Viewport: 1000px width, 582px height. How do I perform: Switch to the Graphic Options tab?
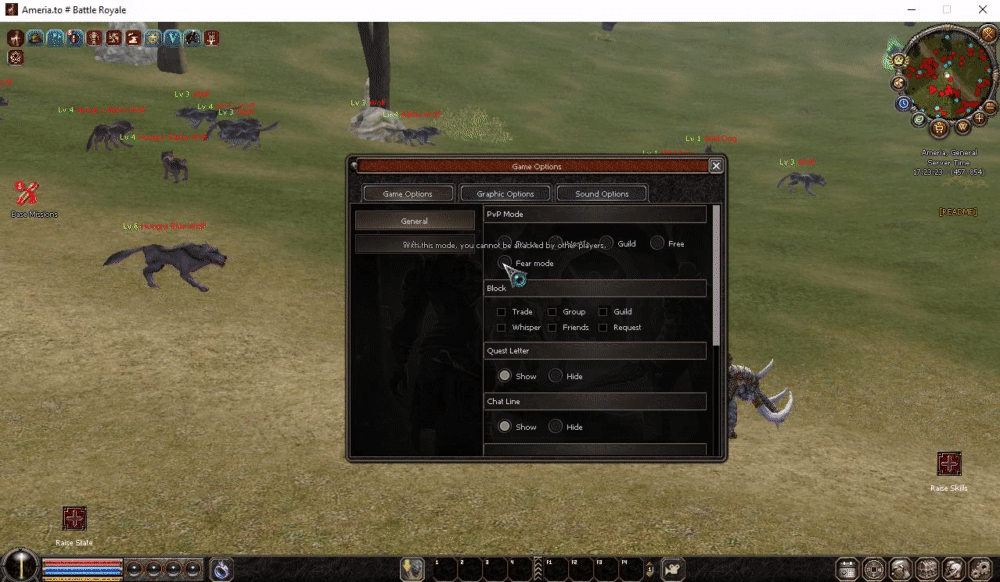pos(505,194)
